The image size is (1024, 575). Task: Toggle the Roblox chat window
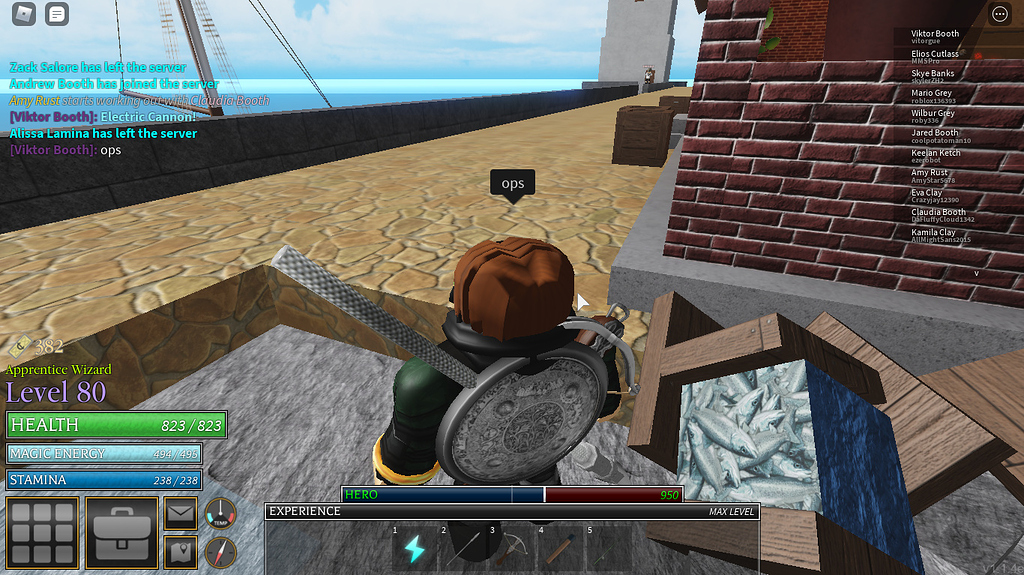(x=58, y=14)
